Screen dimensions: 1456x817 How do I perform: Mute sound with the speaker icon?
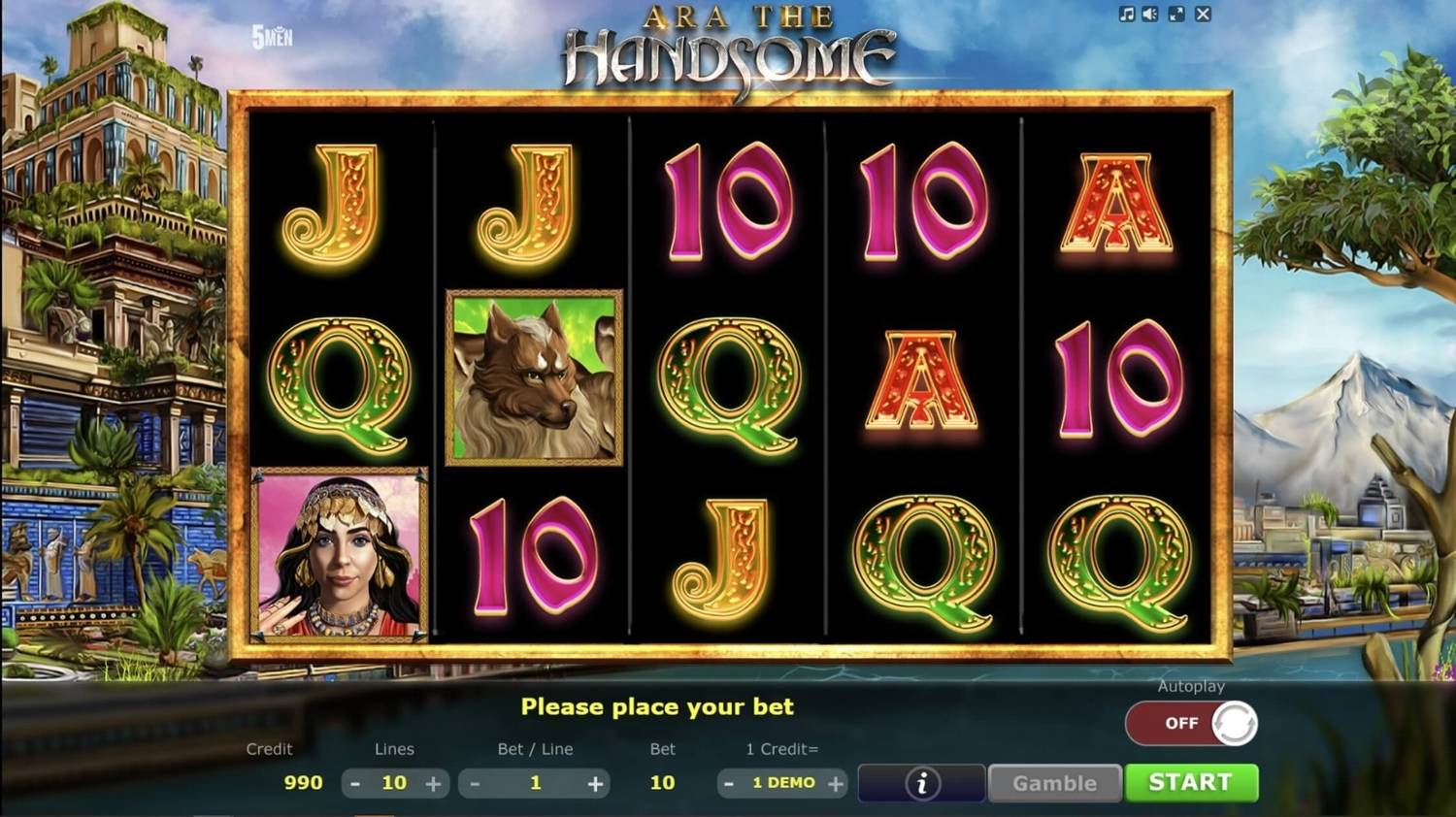[1150, 15]
